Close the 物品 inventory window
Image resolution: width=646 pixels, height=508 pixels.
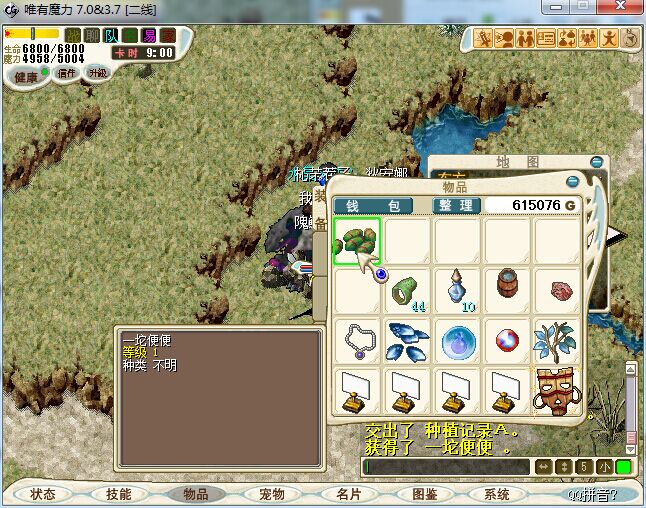click(x=572, y=182)
